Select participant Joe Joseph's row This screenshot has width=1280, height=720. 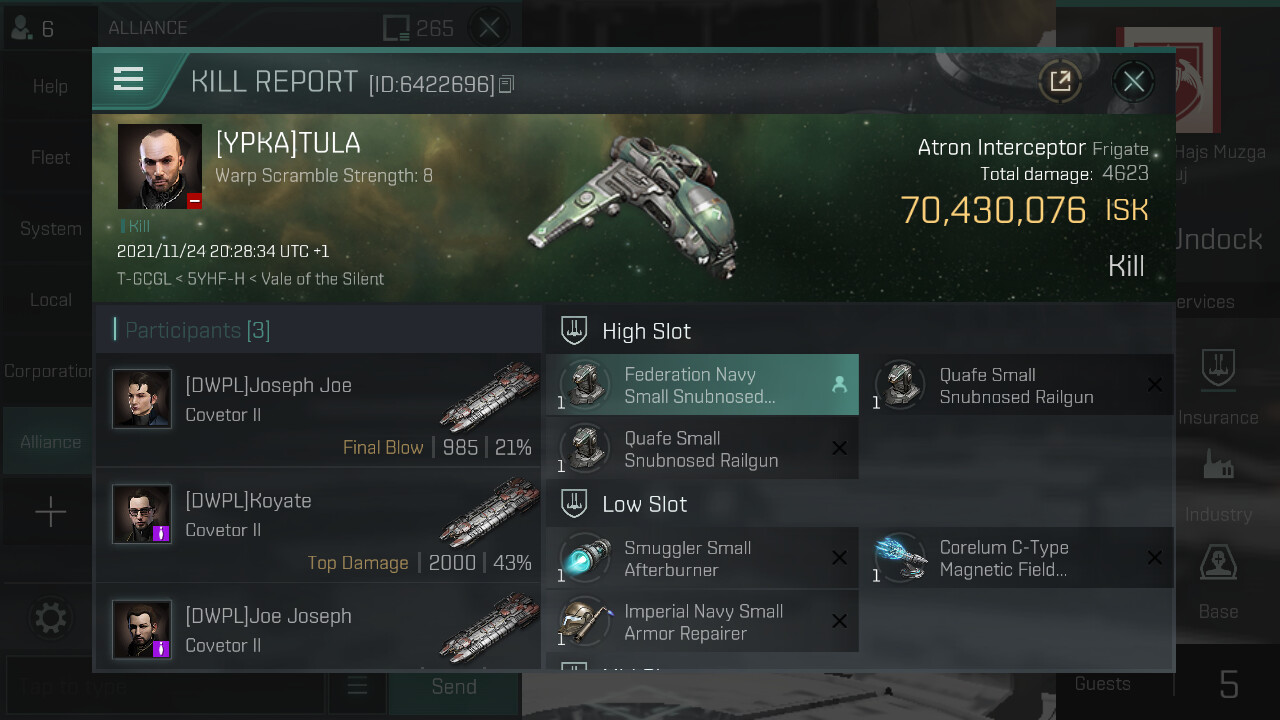pos(318,628)
